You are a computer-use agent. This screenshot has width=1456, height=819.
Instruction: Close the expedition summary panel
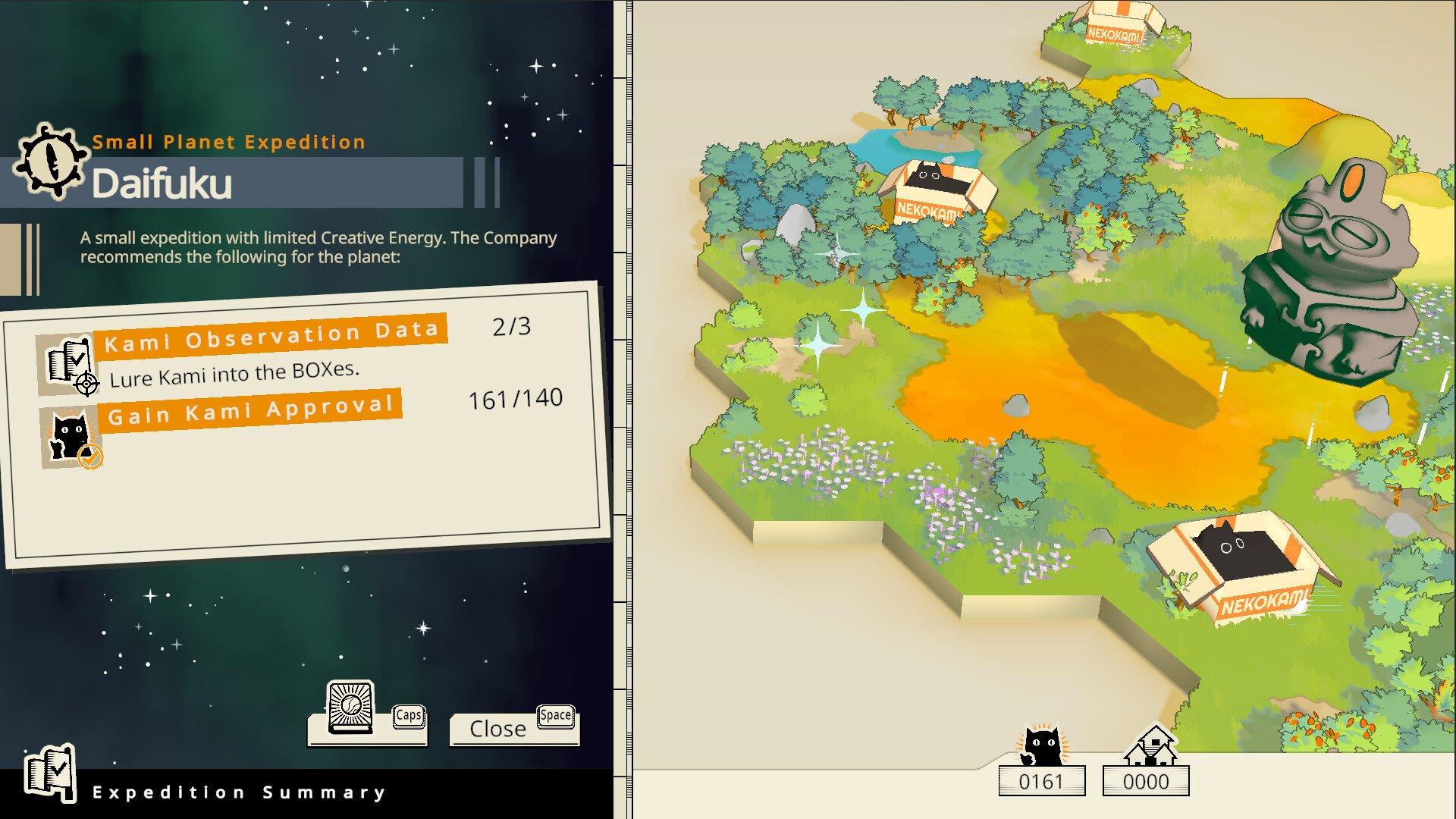coord(498,729)
